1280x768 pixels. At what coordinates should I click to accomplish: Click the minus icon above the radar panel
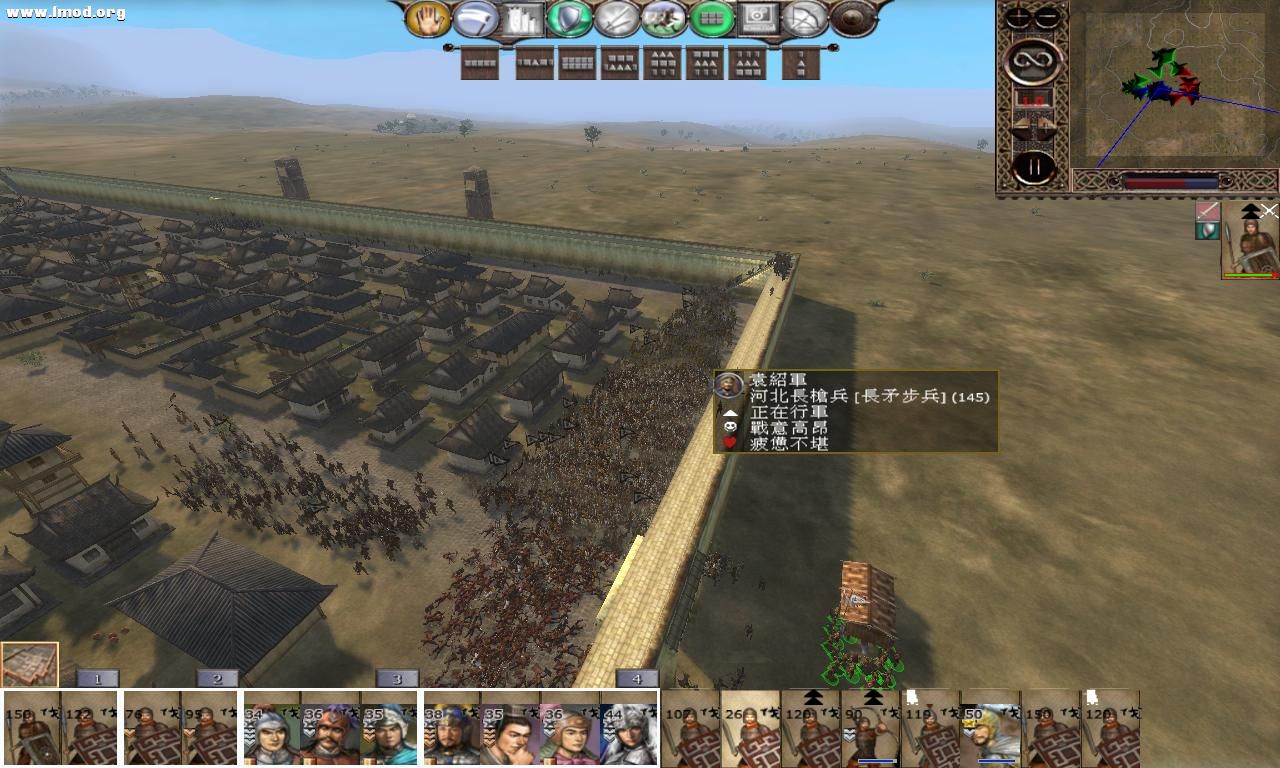point(1047,17)
